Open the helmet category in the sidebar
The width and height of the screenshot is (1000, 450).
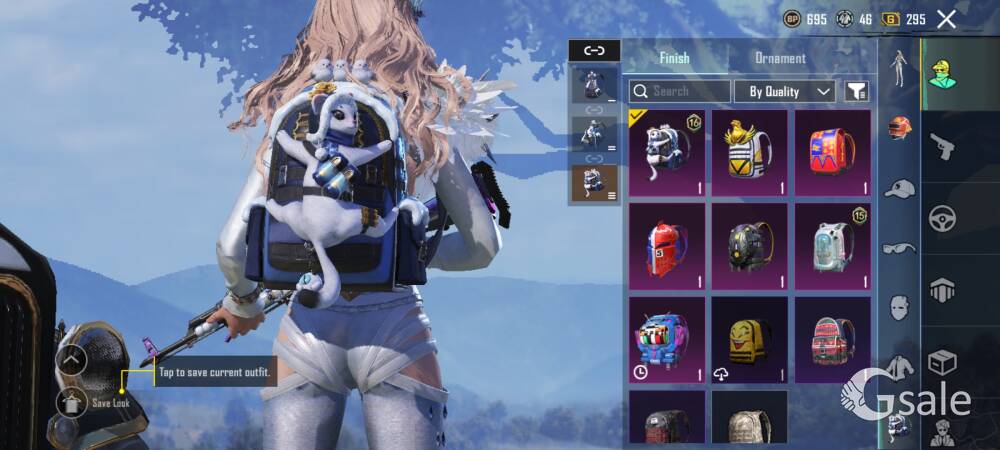tap(900, 128)
